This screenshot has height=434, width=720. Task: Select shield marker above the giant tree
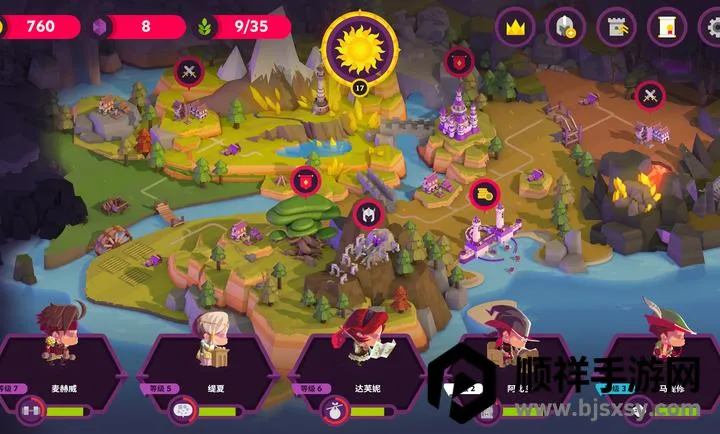click(x=305, y=181)
